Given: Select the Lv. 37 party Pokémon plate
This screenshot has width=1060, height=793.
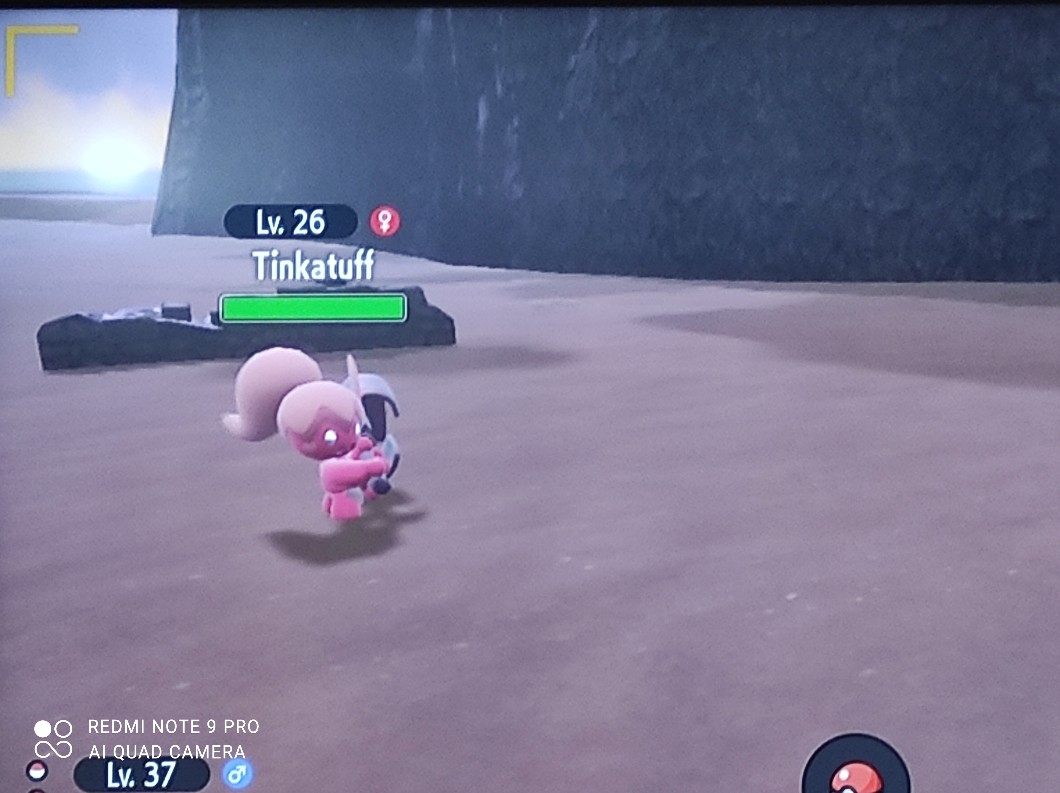Looking at the screenshot, I should 141,774.
